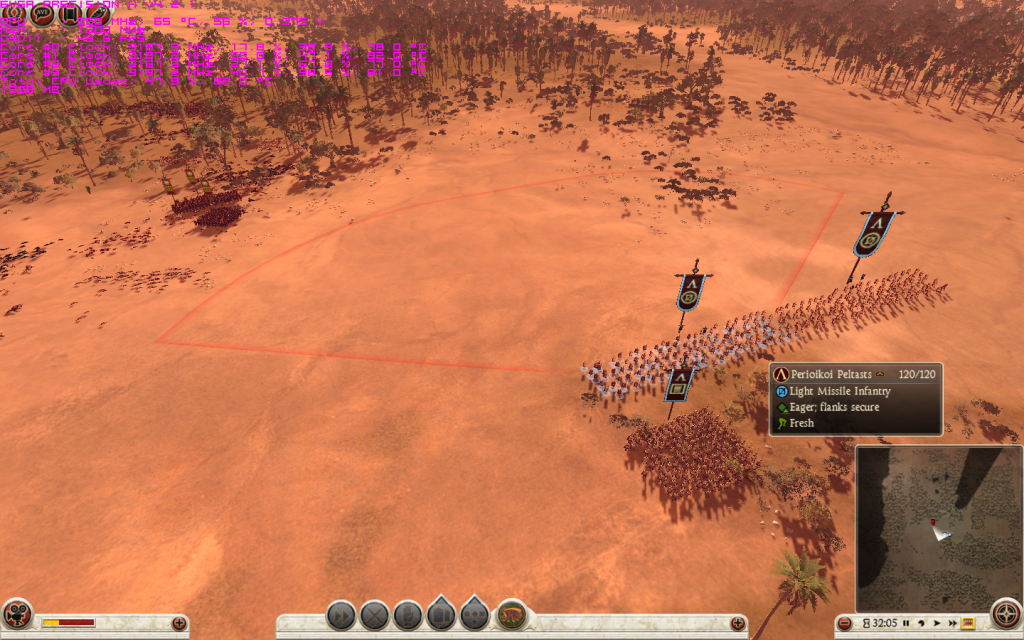Viewport: 1024px width, 640px height.
Task: Pause the battle
Action: [906, 622]
